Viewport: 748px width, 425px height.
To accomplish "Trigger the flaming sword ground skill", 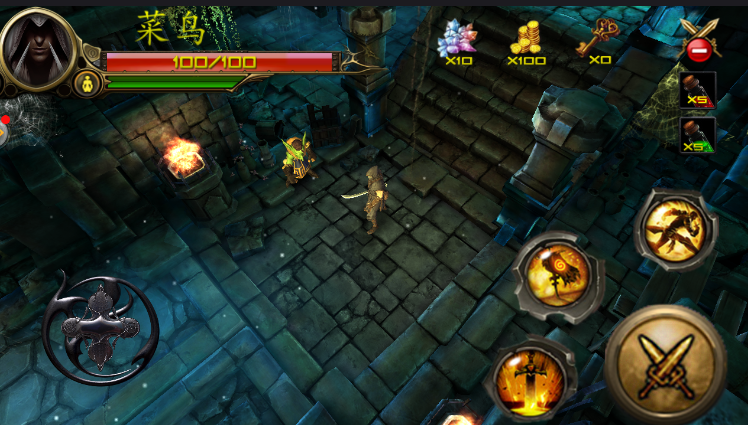I will 531,379.
